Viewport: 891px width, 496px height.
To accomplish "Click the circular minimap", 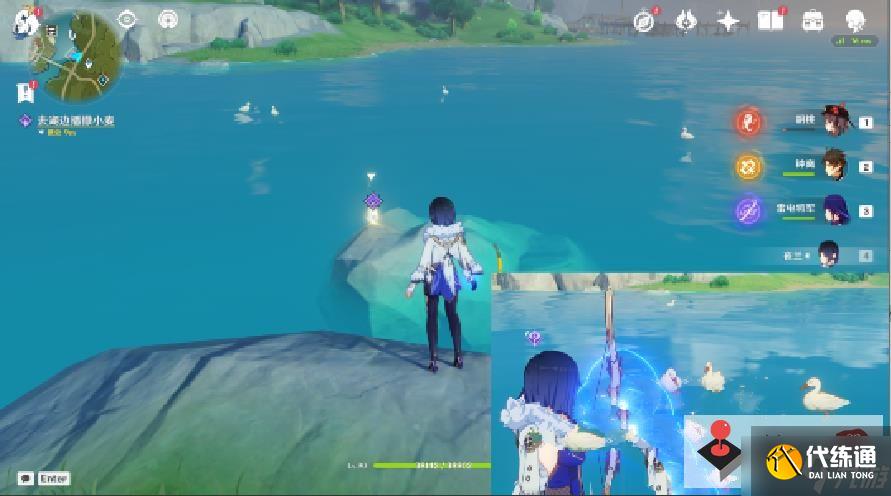I will pos(76,56).
